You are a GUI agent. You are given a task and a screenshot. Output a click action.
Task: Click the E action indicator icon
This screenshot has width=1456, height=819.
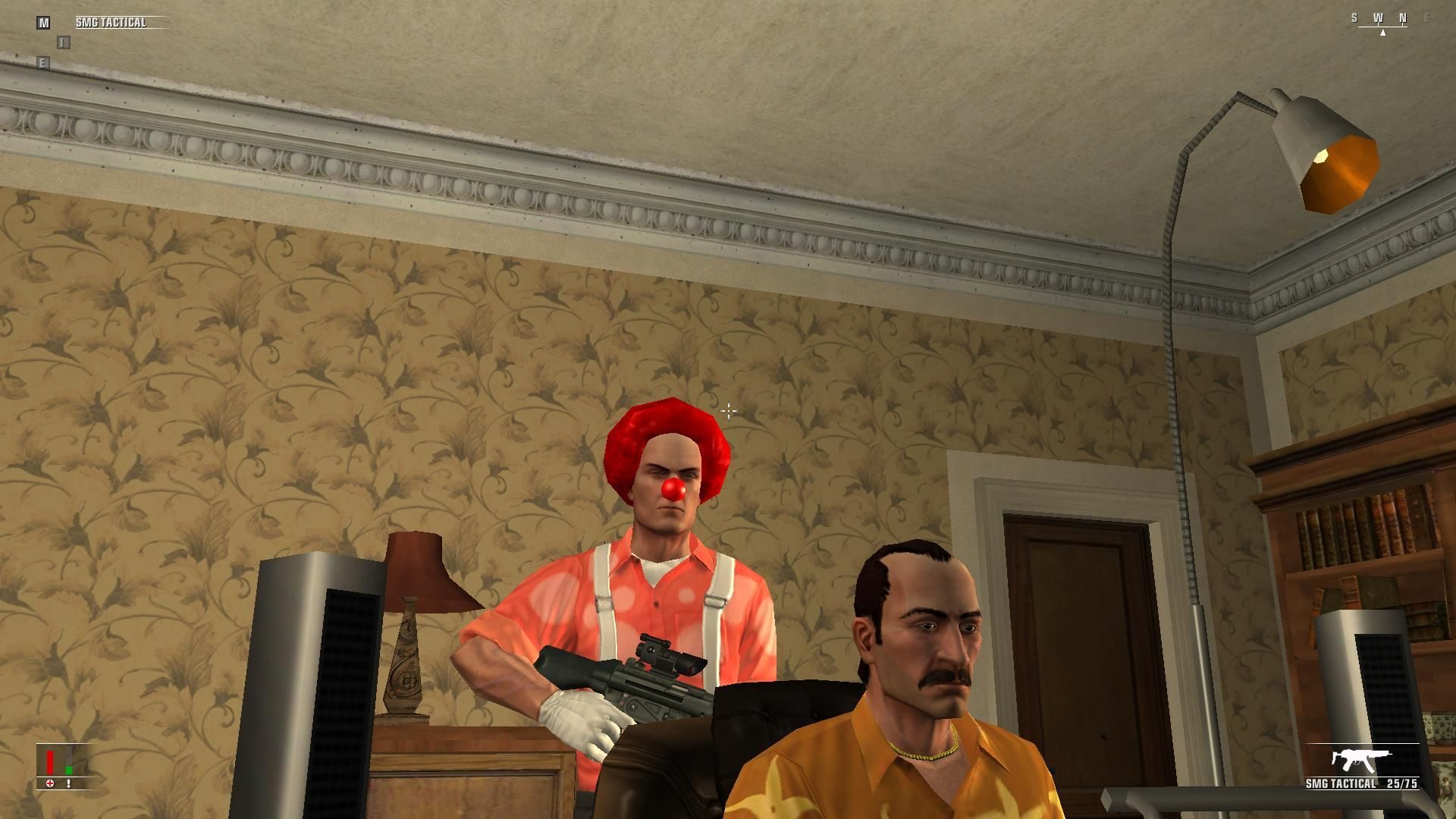(x=43, y=62)
